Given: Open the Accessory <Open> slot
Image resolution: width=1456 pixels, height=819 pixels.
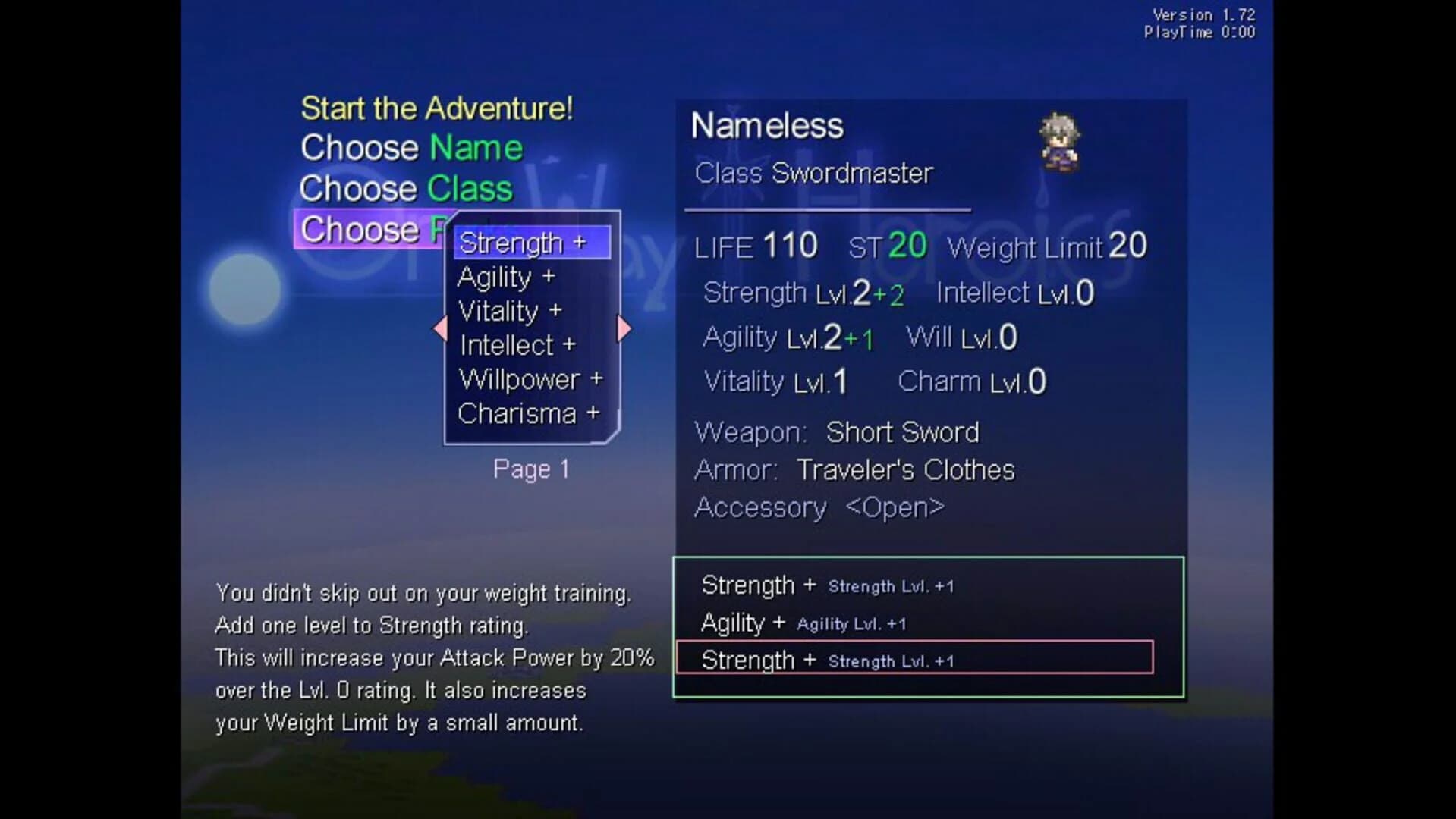Looking at the screenshot, I should 818,507.
